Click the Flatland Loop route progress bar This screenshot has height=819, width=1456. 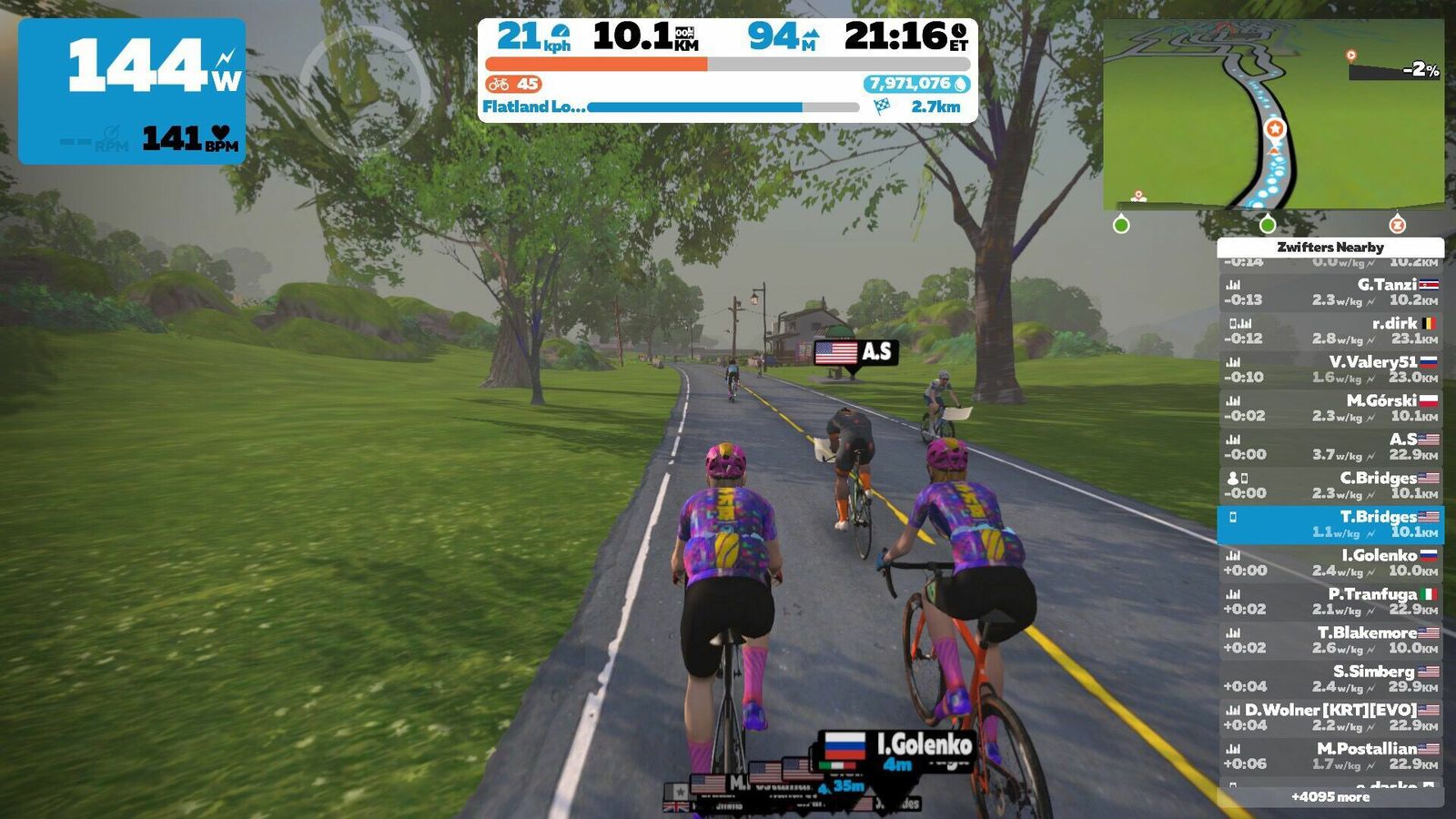pyautogui.click(x=723, y=107)
